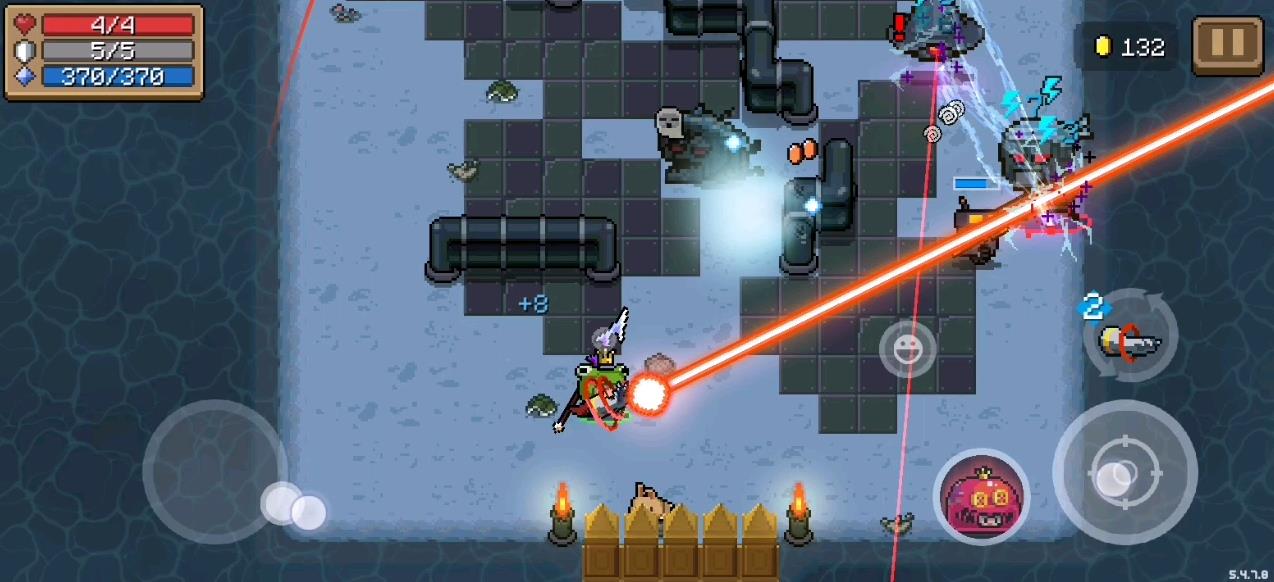Tap the crosshair attack button
Viewport: 1274px width, 582px height.
pyautogui.click(x=1125, y=471)
